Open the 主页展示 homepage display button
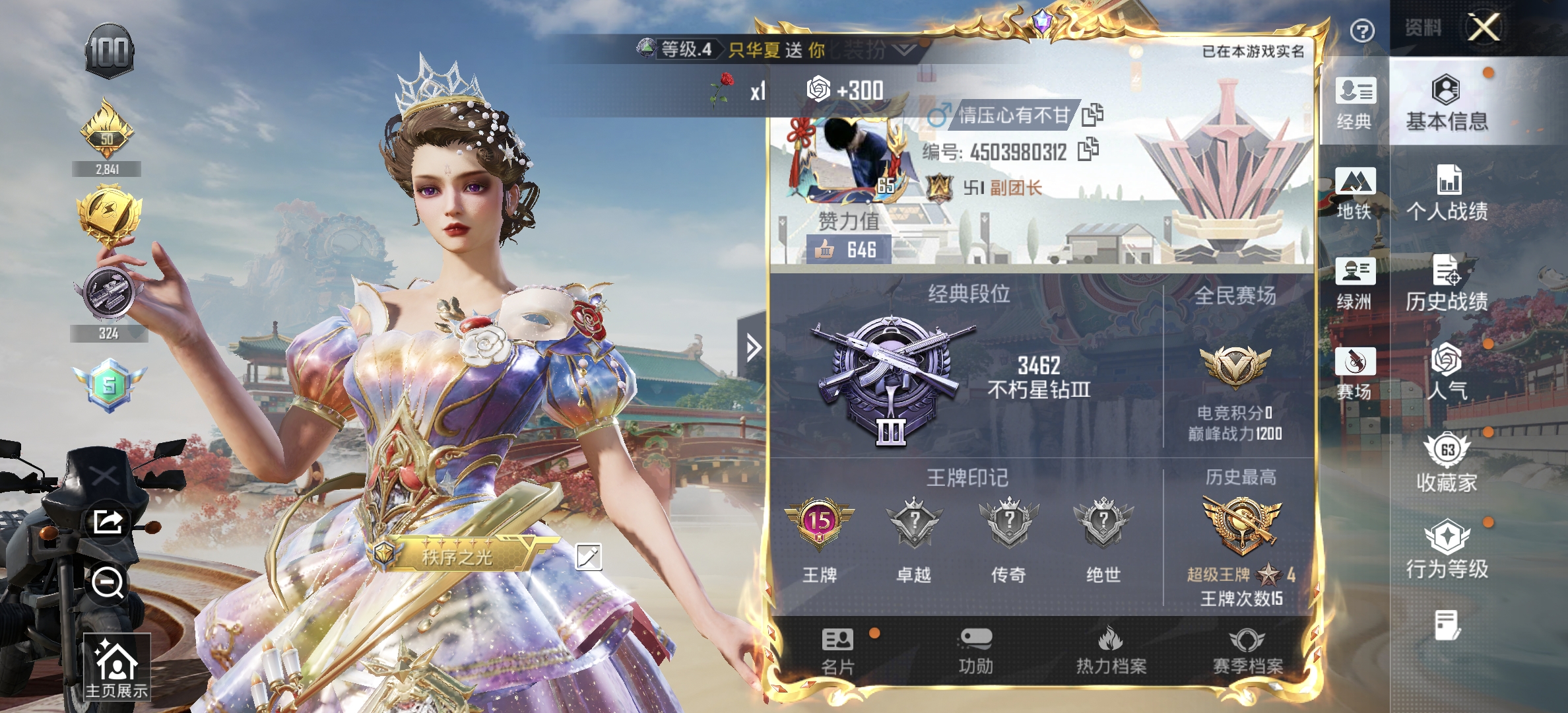This screenshot has height=713, width=1568. [x=117, y=667]
